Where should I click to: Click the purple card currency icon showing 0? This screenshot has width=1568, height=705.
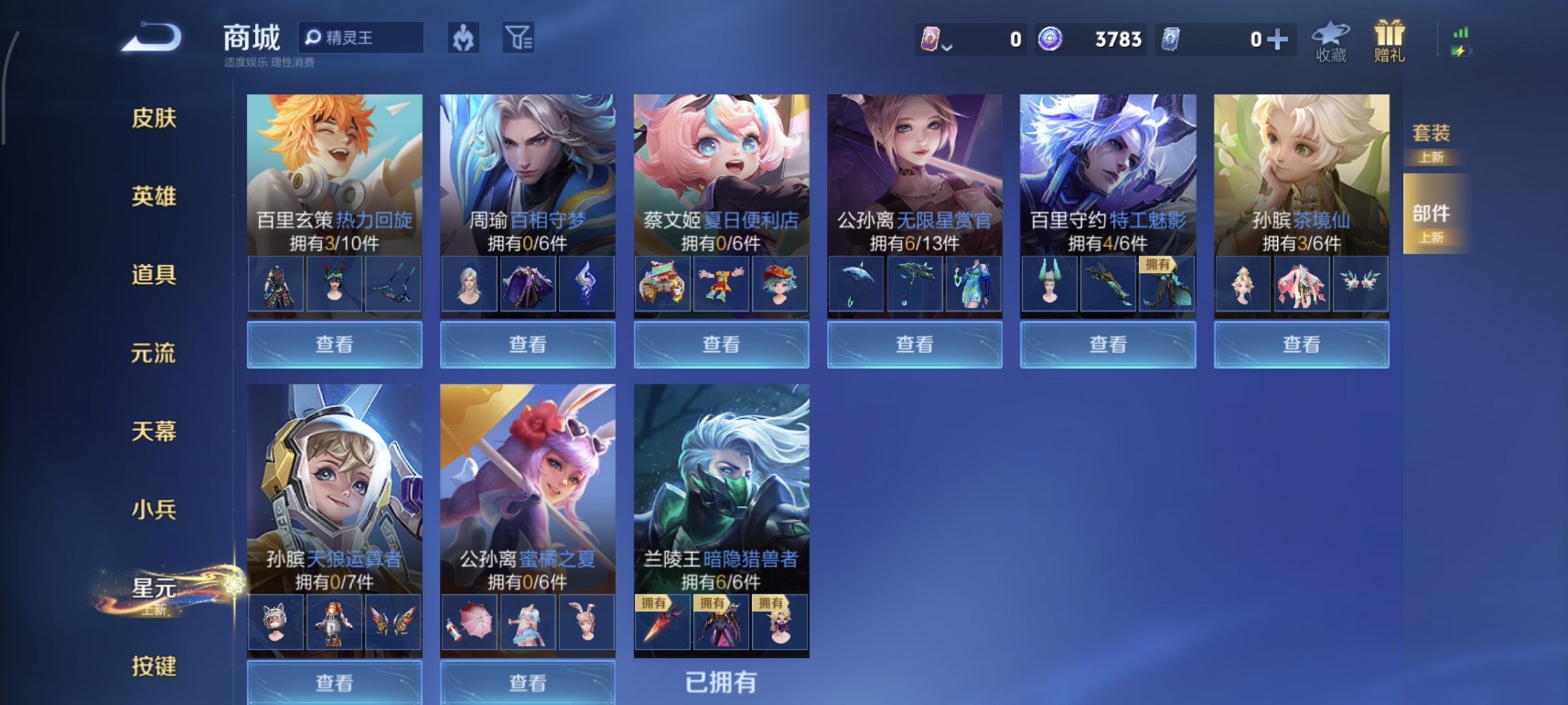[x=929, y=39]
